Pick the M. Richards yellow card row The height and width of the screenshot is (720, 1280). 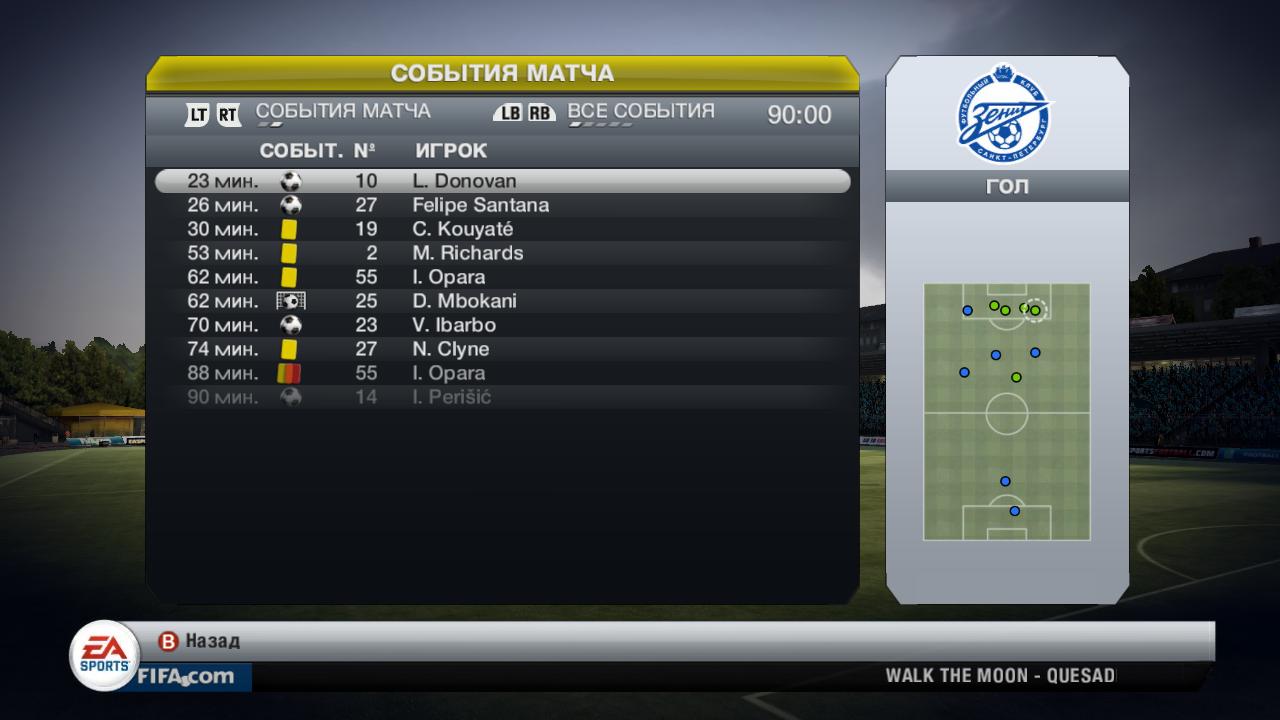pyautogui.click(x=502, y=253)
